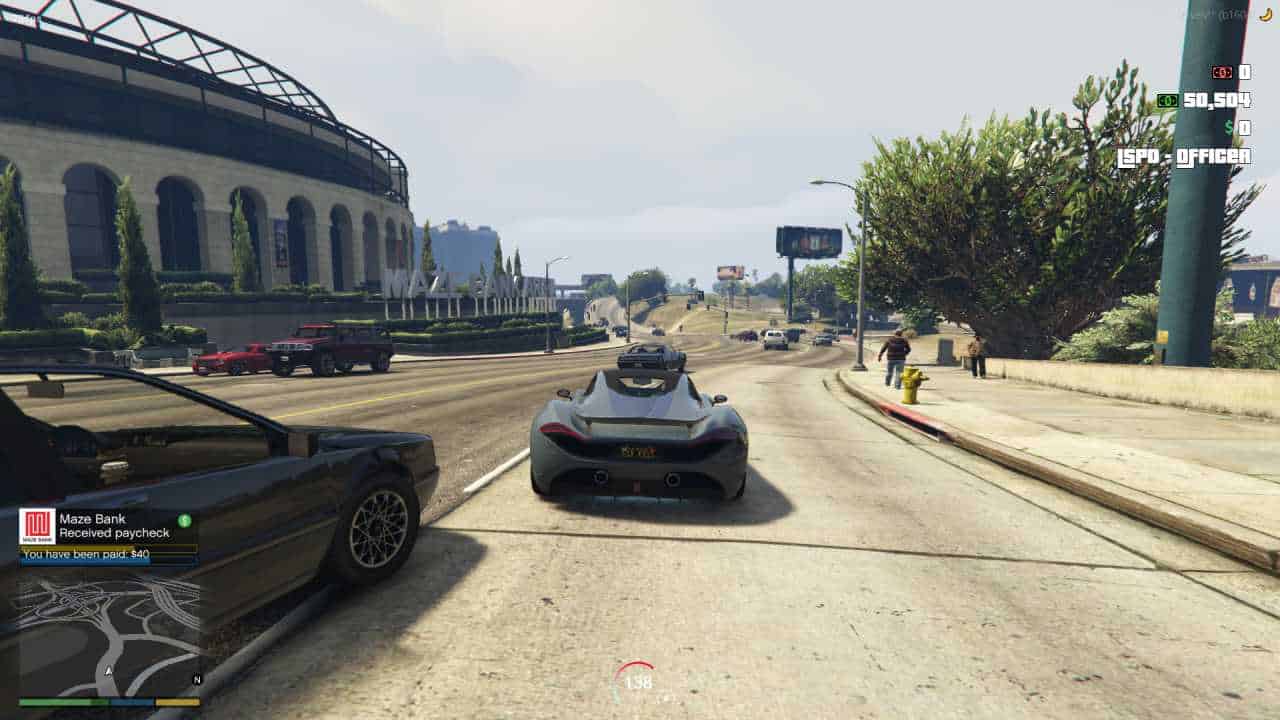Click the Maze Bank title text
1280x720 pixels.
point(92,519)
